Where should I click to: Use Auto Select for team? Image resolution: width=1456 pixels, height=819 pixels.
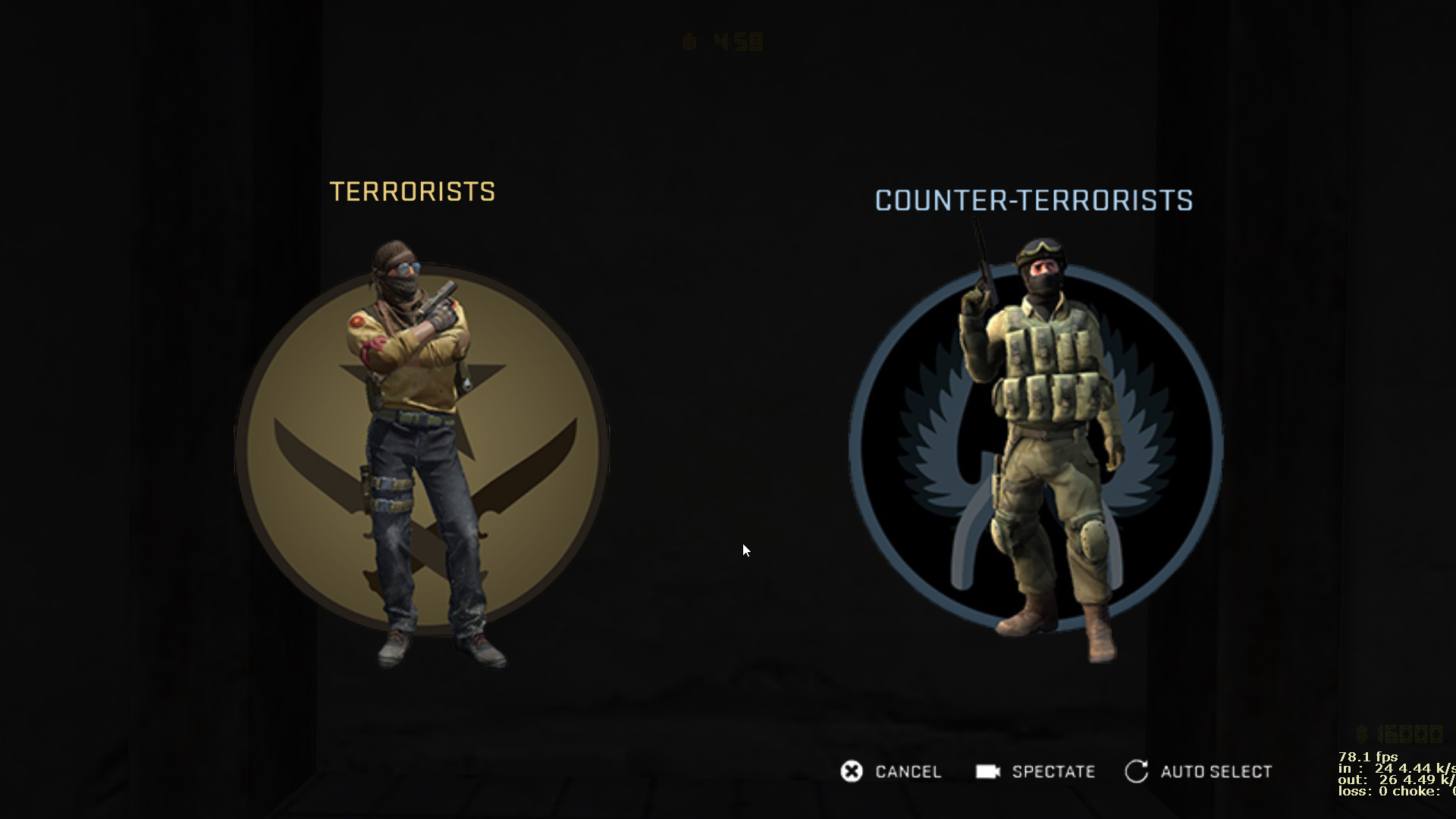(1199, 772)
